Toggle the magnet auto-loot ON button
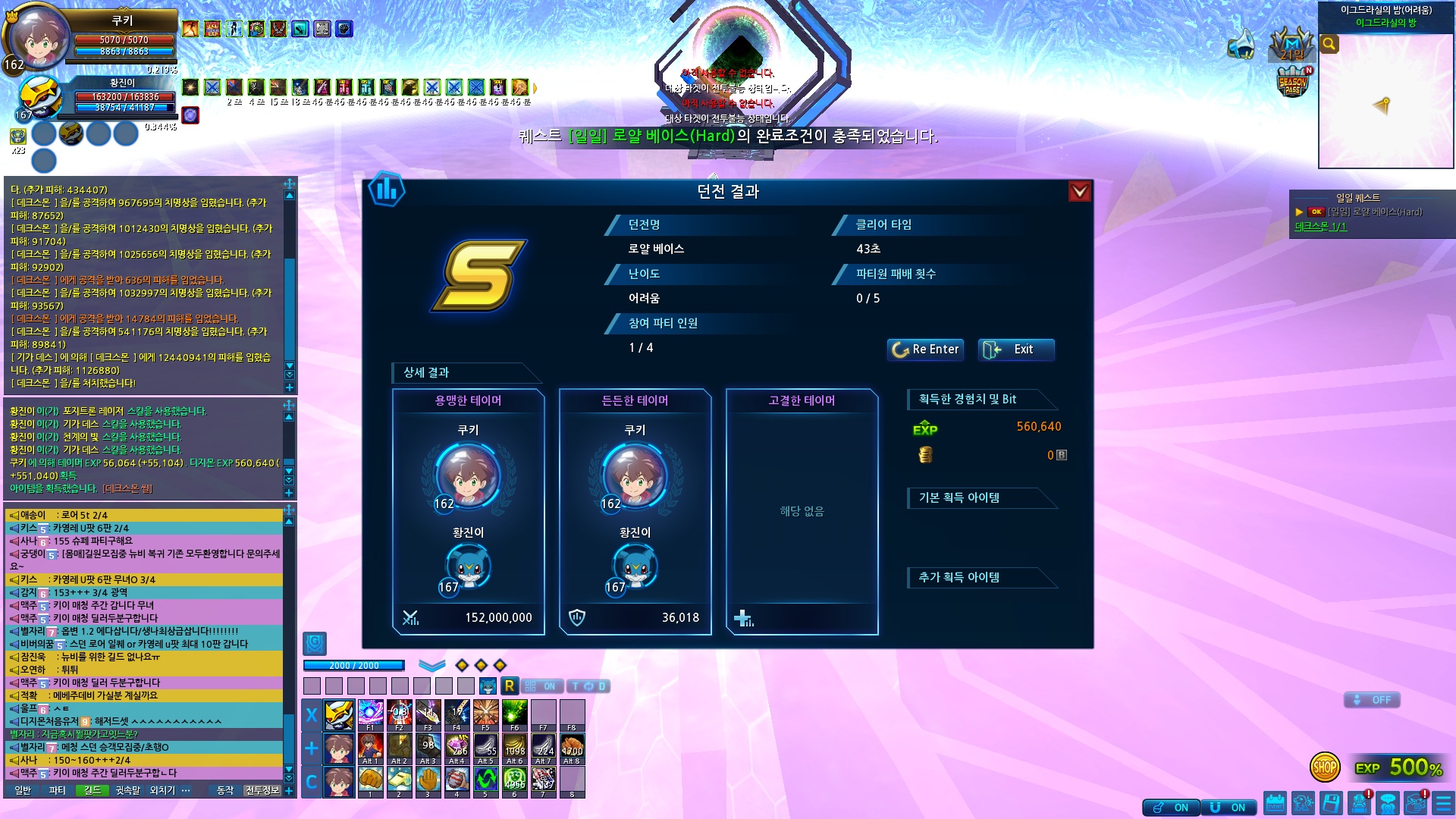Screen dimensions: 1456x819 click(x=1228, y=808)
